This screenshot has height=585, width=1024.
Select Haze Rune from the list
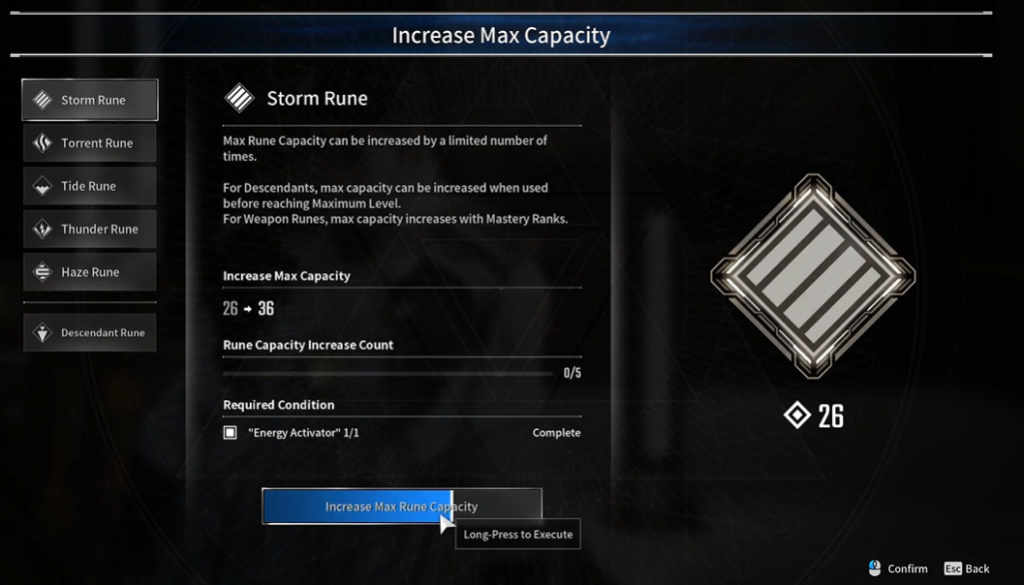[x=90, y=272]
